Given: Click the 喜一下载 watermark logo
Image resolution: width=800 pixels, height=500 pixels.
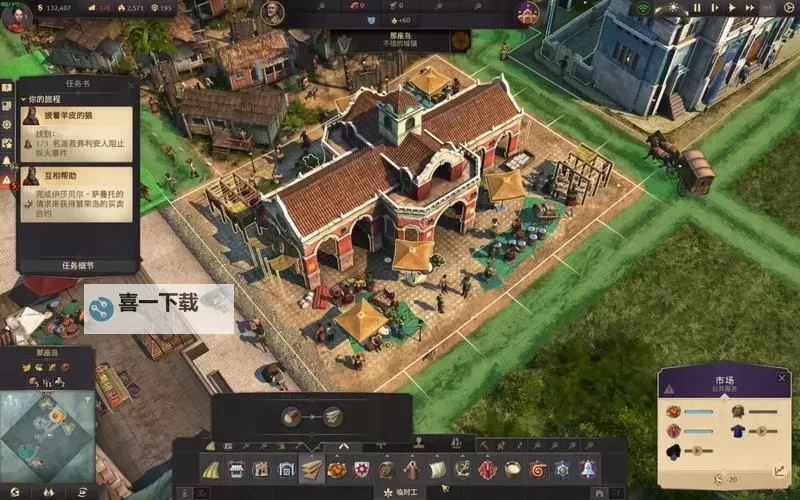Looking at the screenshot, I should pyautogui.click(x=158, y=309).
